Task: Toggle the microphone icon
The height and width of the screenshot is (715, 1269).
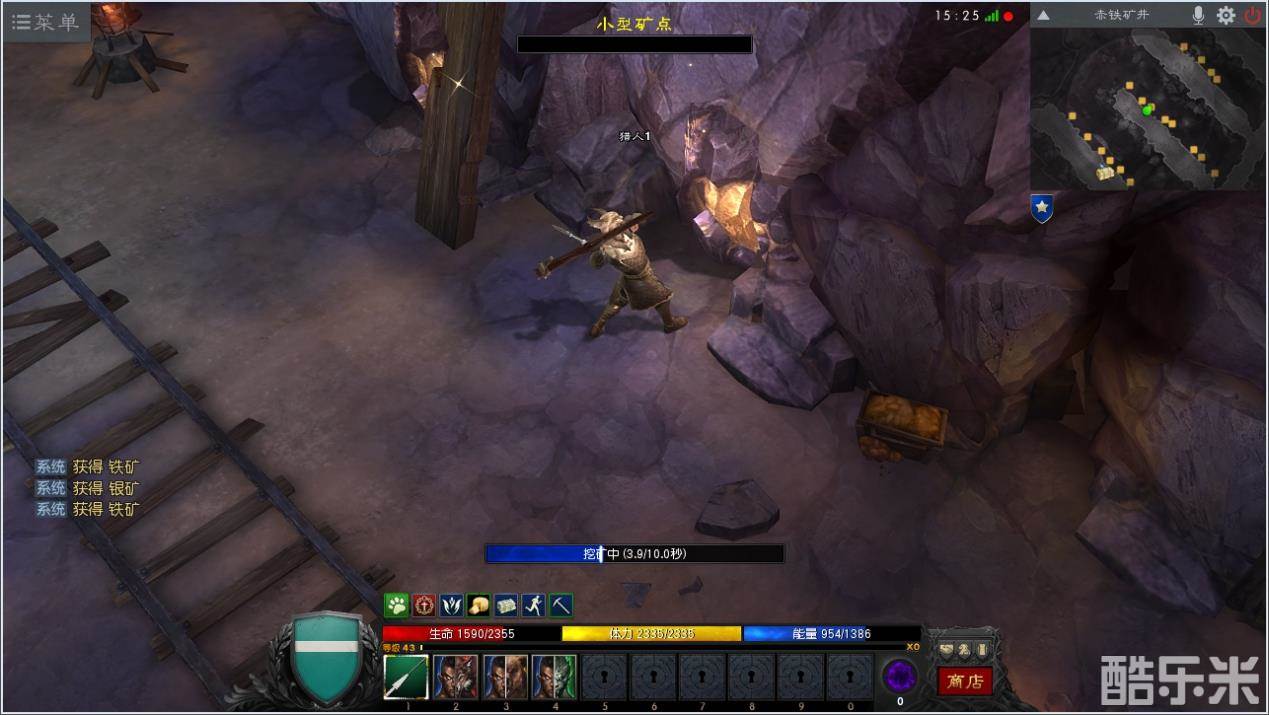Action: pyautogui.click(x=1198, y=15)
